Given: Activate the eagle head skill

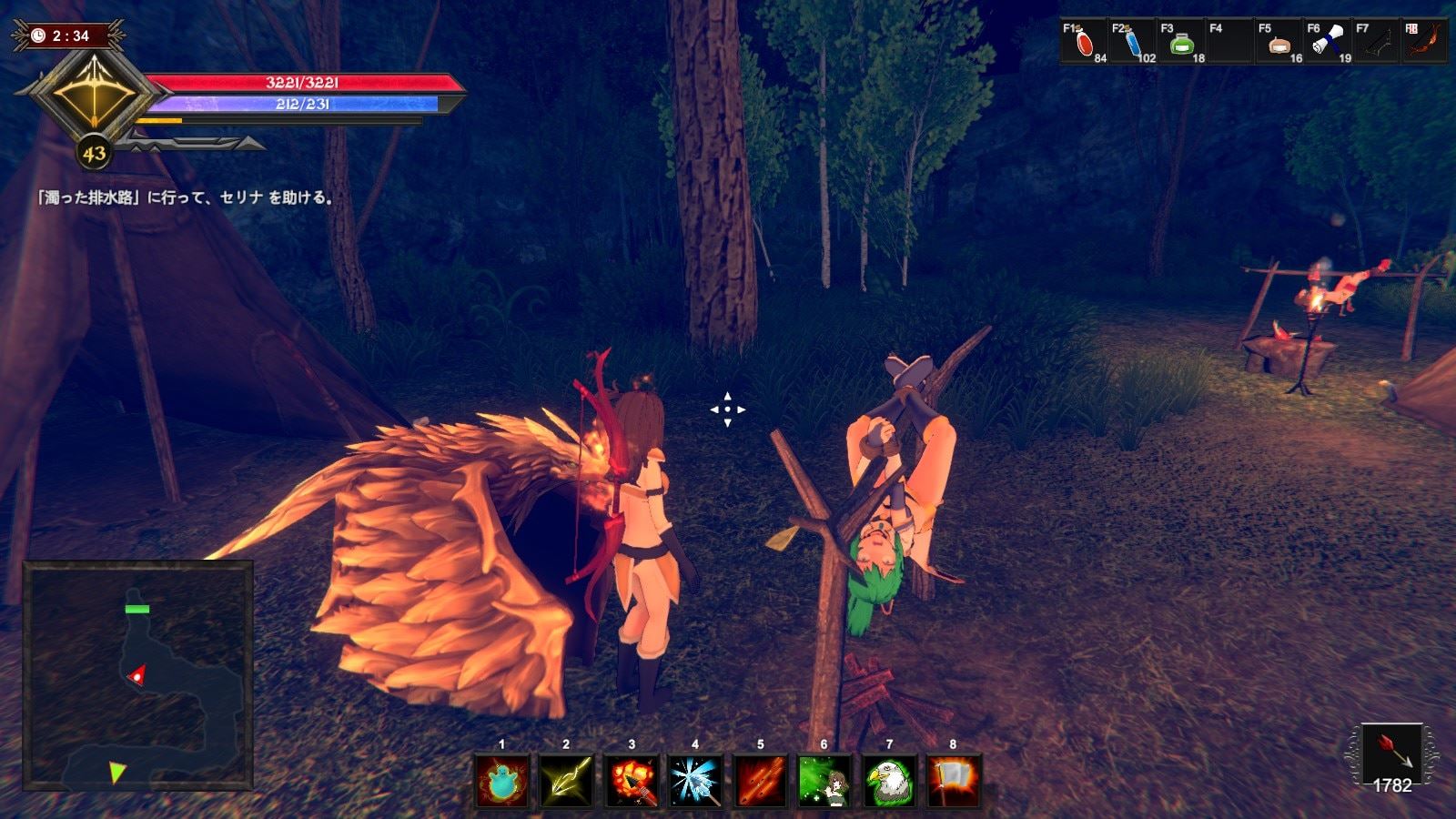Looking at the screenshot, I should (889, 782).
